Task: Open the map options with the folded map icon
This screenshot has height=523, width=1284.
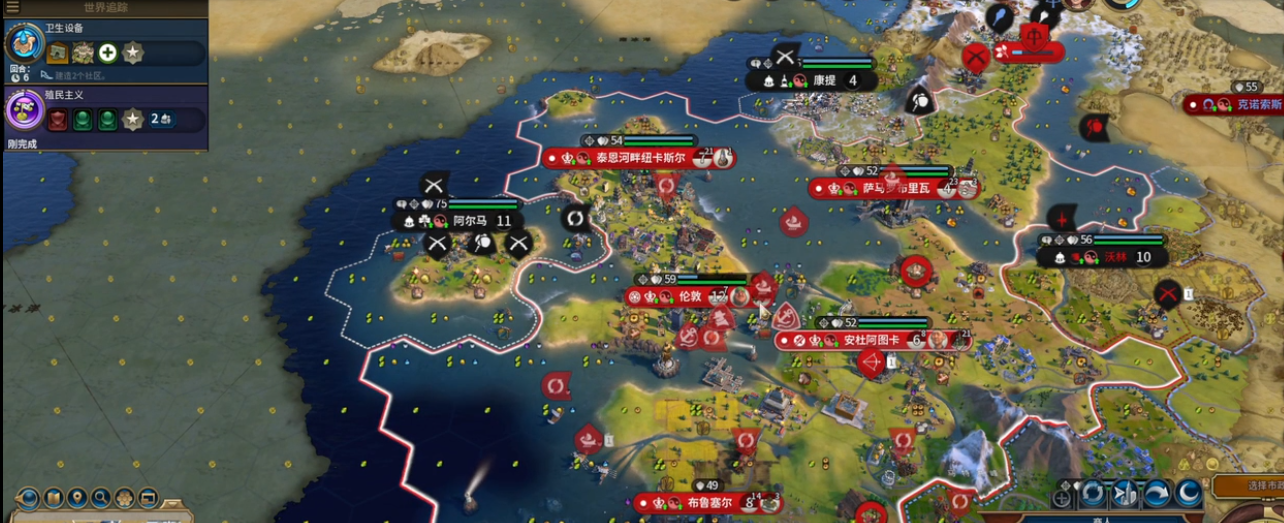Action: click(53, 497)
